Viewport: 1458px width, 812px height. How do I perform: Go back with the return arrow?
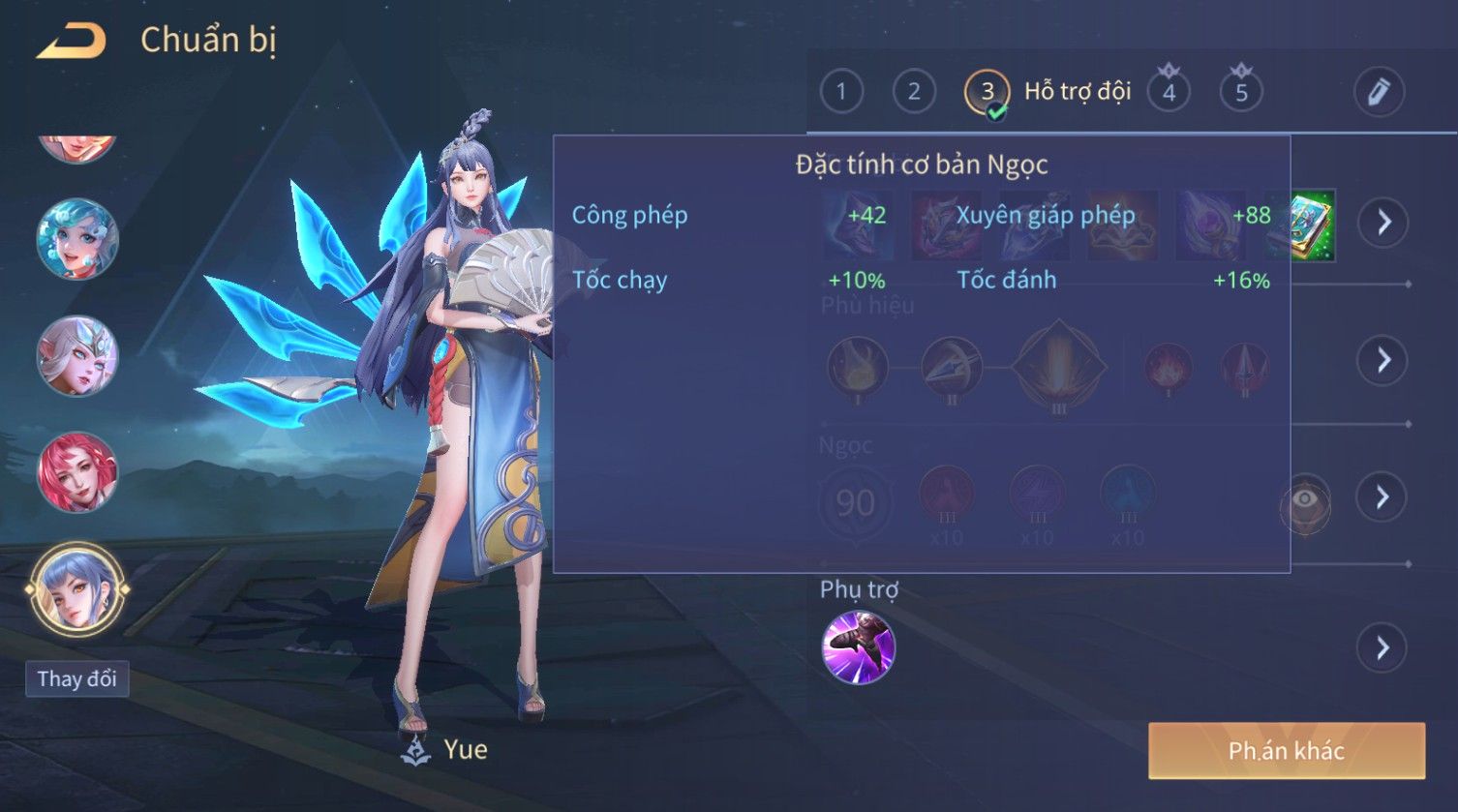tap(71, 42)
